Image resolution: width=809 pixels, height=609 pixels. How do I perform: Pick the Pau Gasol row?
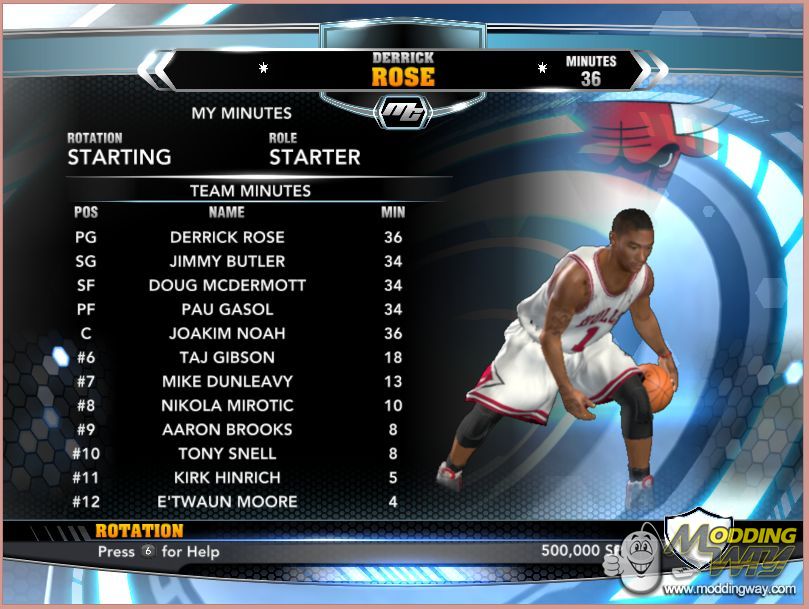(227, 309)
